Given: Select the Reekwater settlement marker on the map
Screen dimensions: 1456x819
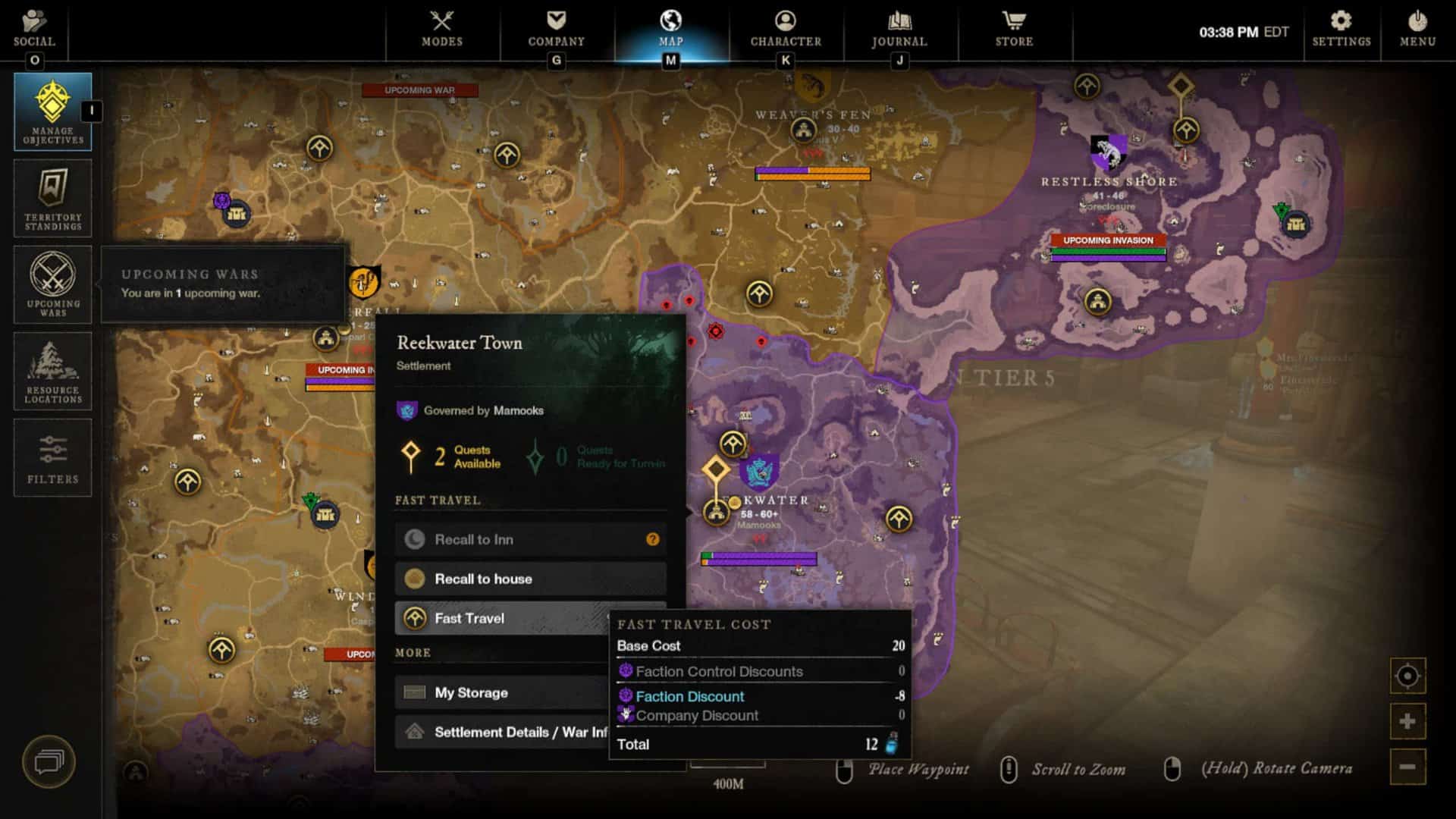Looking at the screenshot, I should (718, 512).
